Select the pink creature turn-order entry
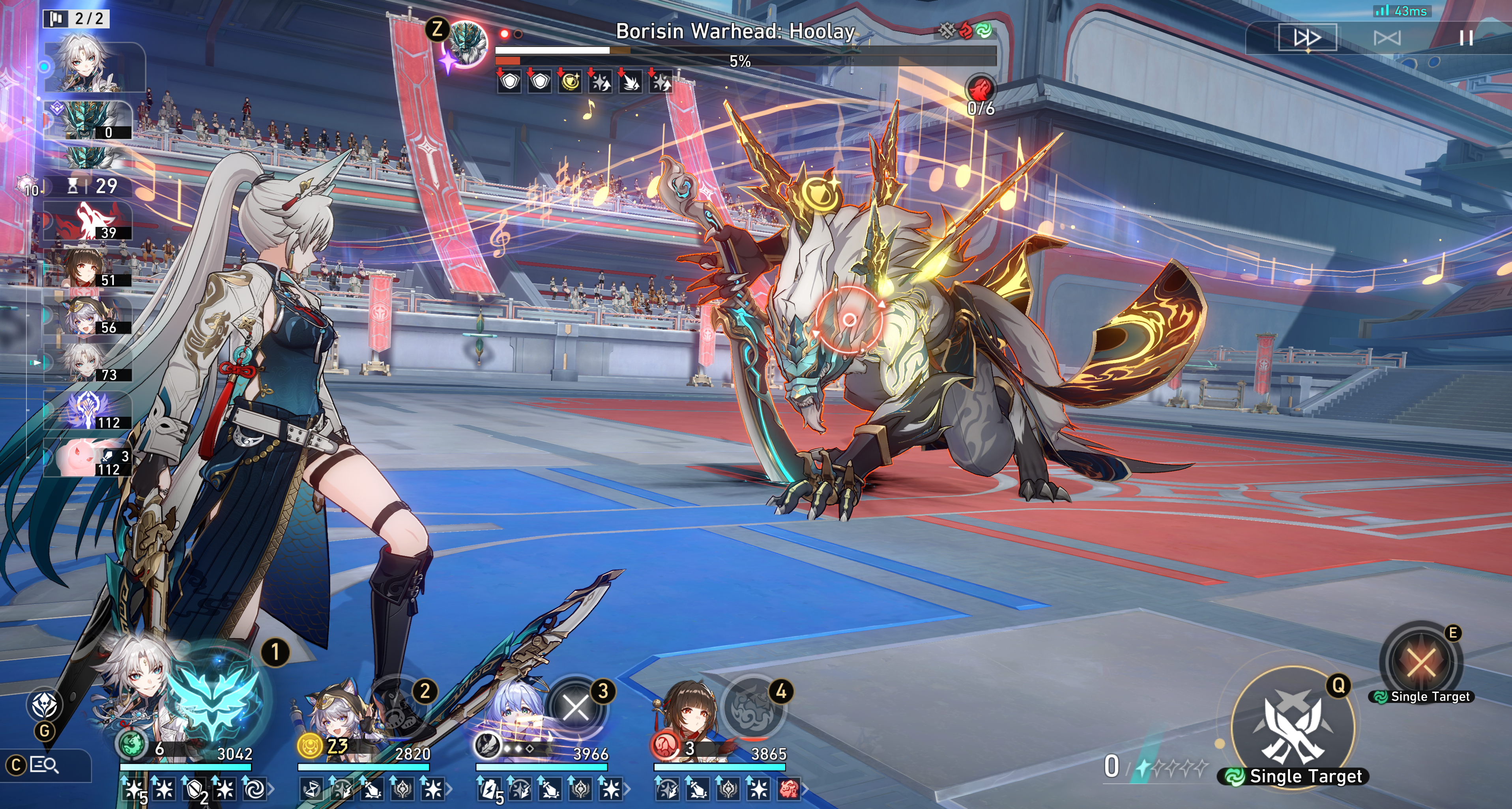Image resolution: width=1512 pixels, height=809 pixels. (88, 457)
